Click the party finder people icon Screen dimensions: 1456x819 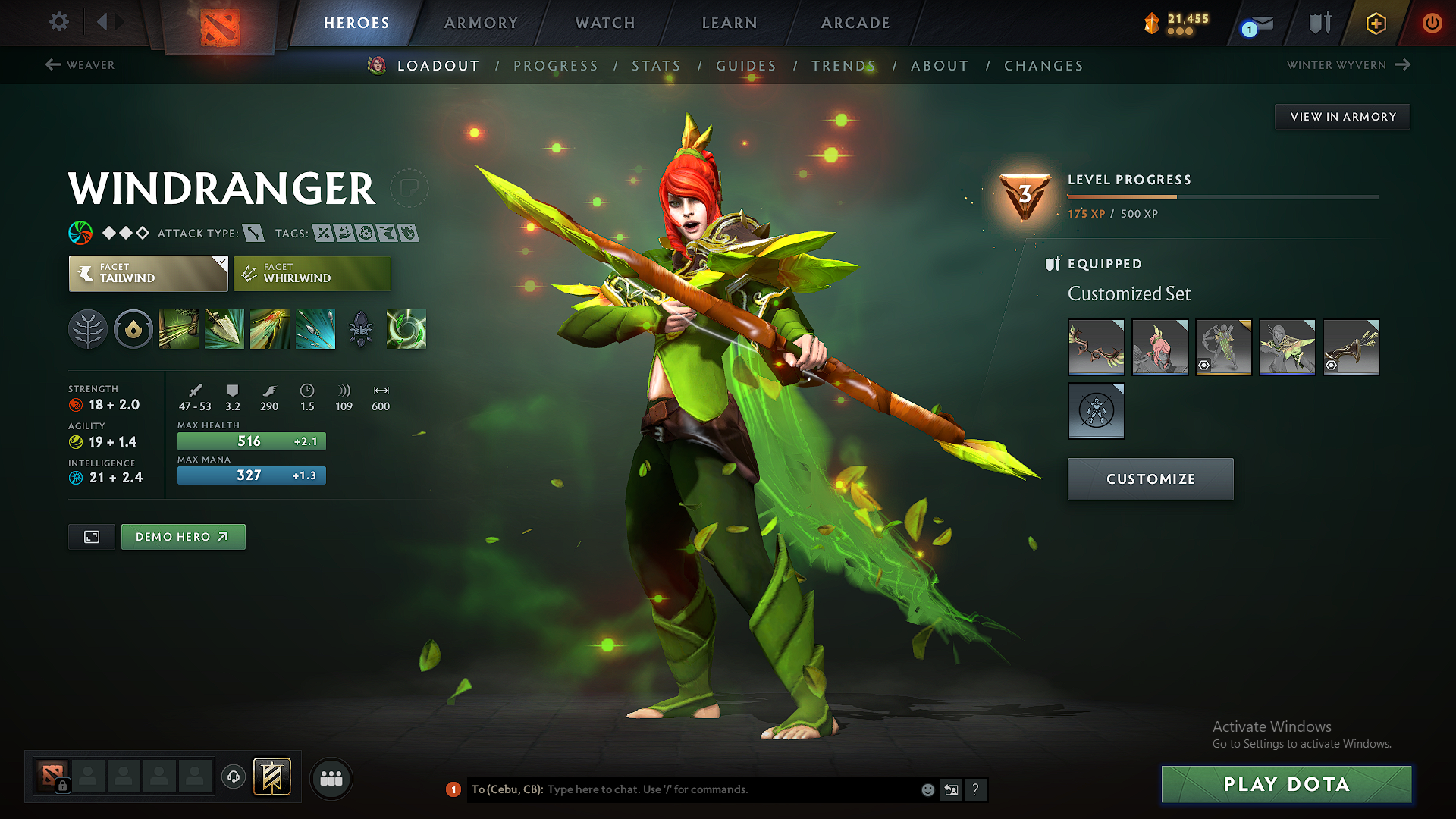(331, 778)
